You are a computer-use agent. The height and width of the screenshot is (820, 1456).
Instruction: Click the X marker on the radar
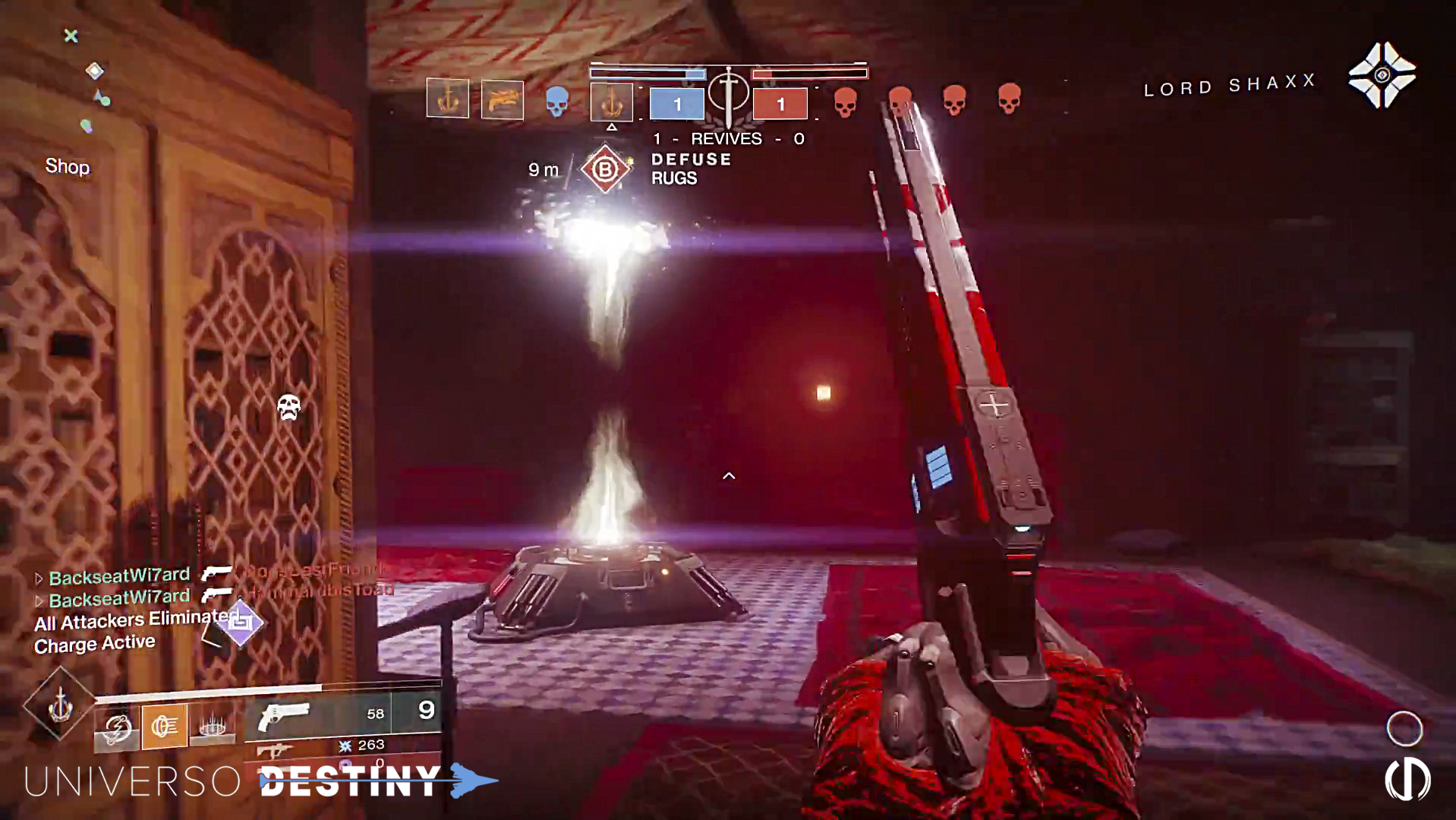(71, 36)
